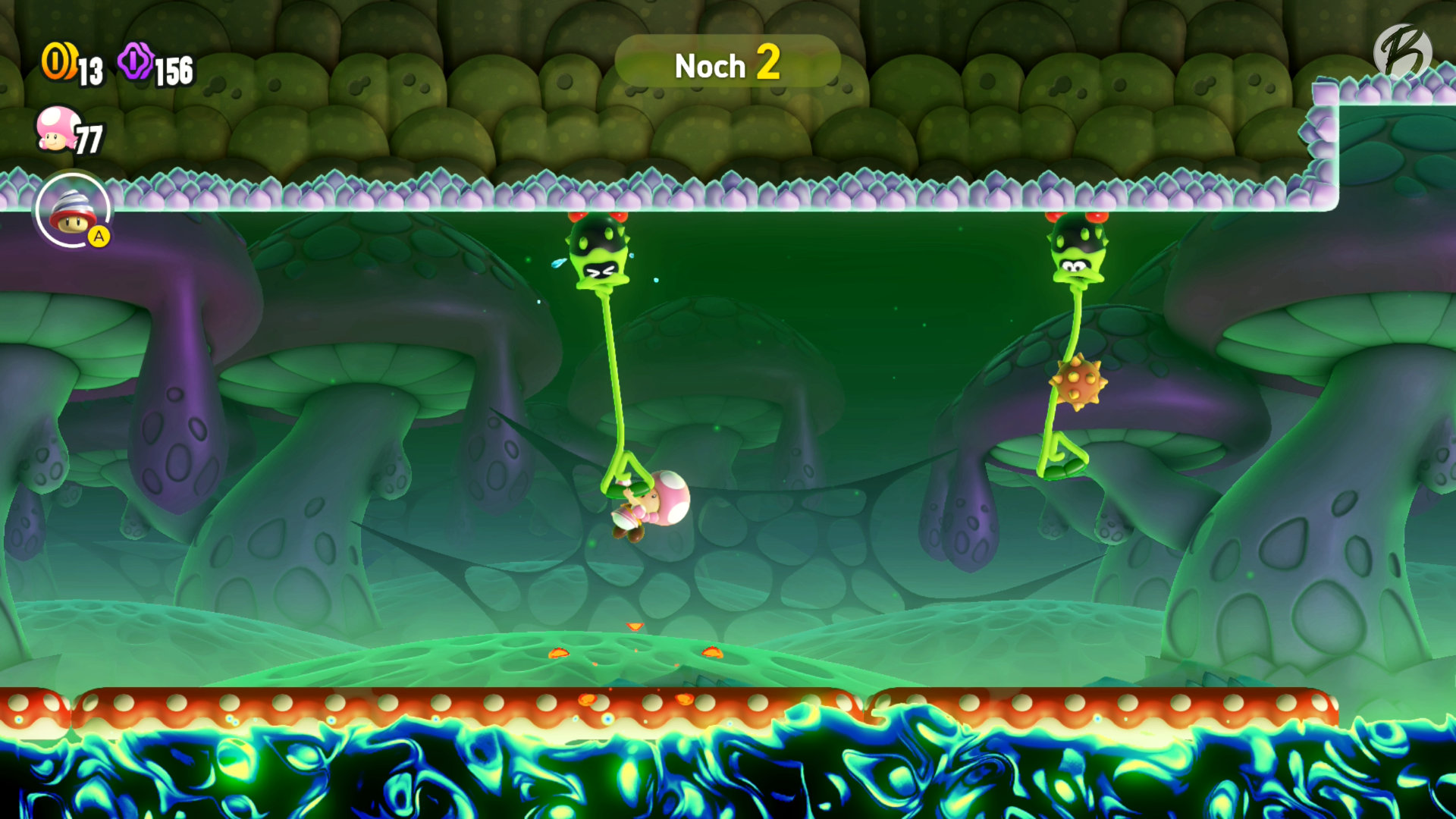
Task: Click the gold coin counter icon
Action: pyautogui.click(x=59, y=61)
